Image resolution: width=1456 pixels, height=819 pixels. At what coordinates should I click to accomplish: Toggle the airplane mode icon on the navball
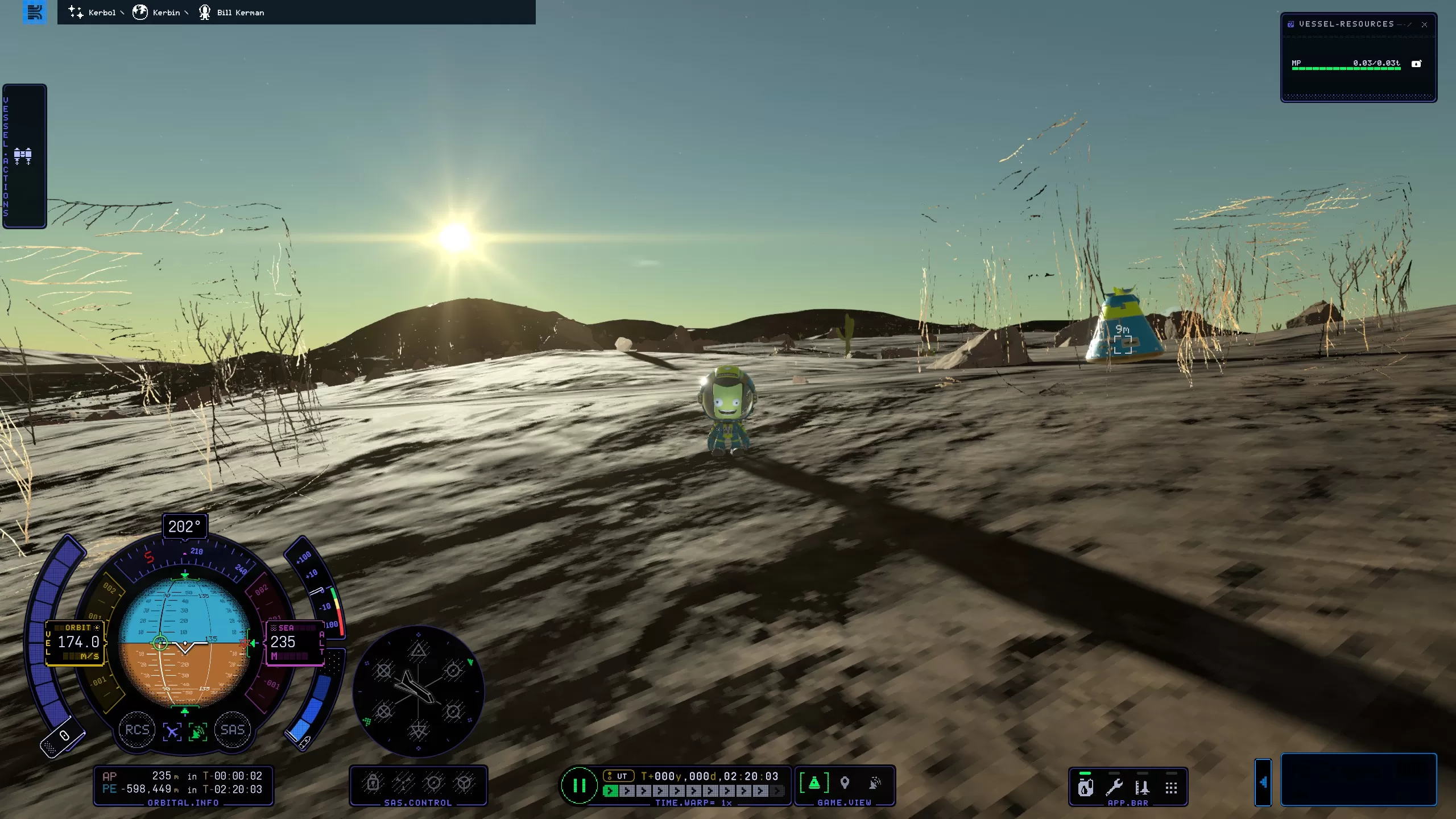coord(172,731)
